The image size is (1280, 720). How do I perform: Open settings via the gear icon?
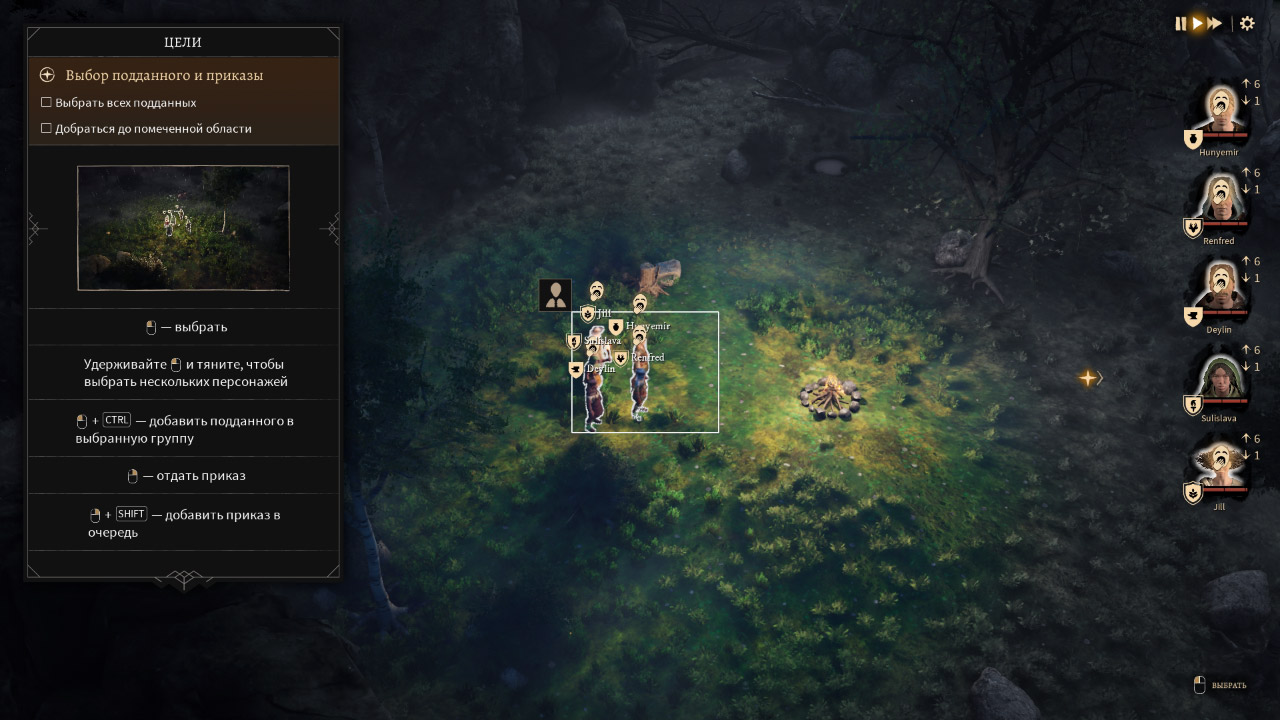click(x=1247, y=23)
